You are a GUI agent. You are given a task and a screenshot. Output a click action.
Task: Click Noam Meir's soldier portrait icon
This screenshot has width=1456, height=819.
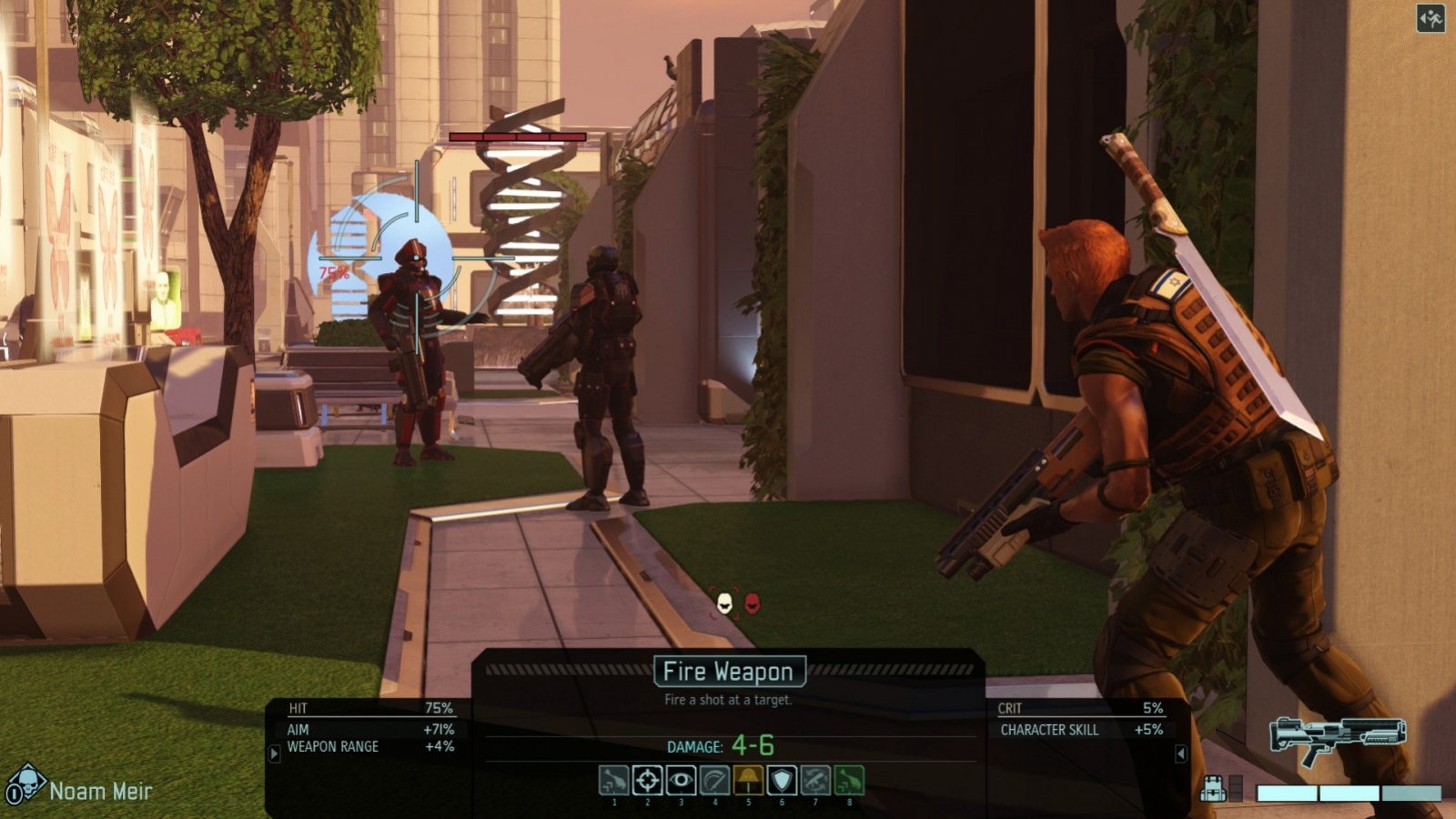pyautogui.click(x=30, y=780)
